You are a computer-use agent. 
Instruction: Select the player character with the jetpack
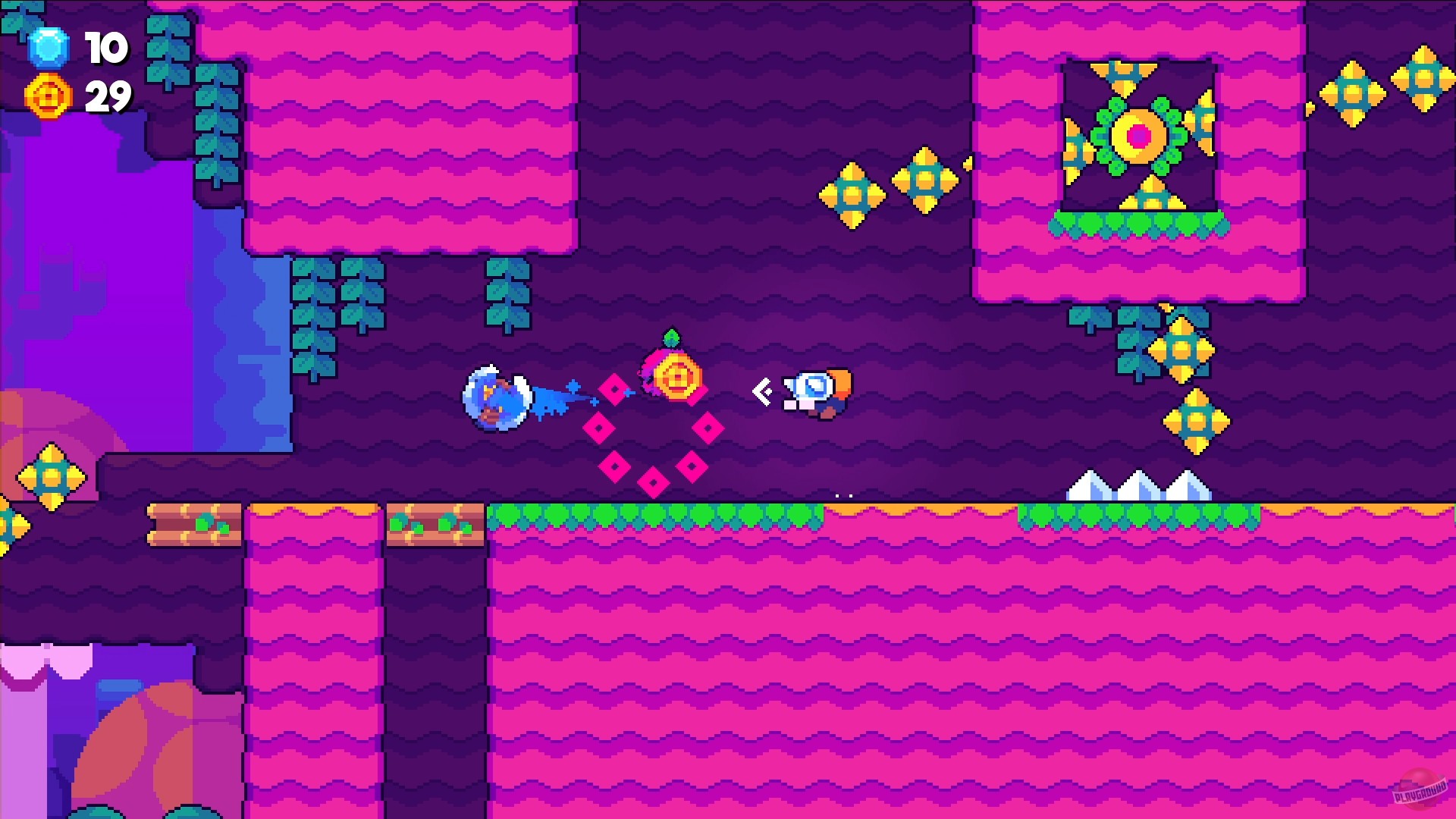click(x=815, y=391)
